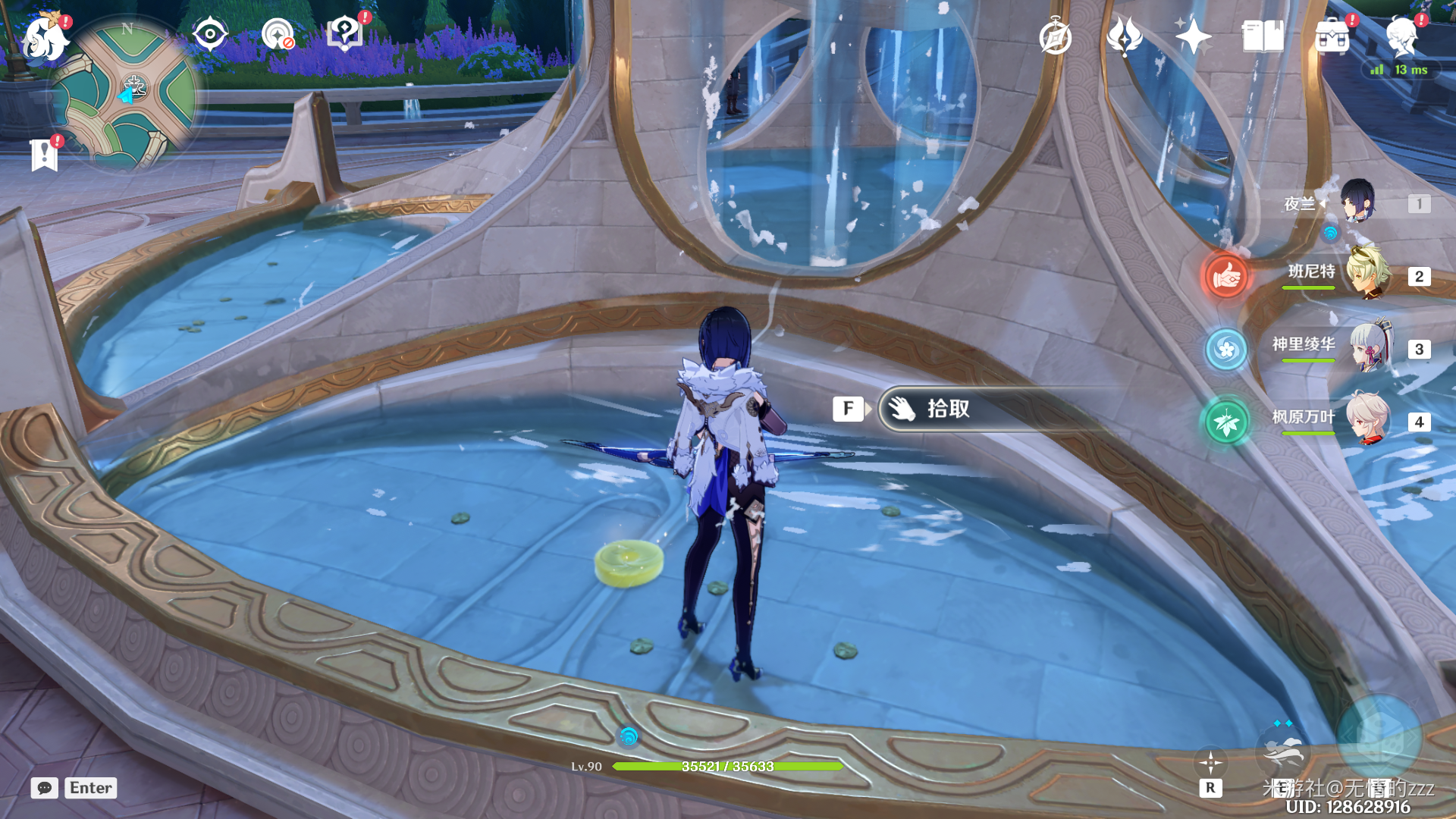Open the question-mark speech bubble icon

(x=344, y=33)
